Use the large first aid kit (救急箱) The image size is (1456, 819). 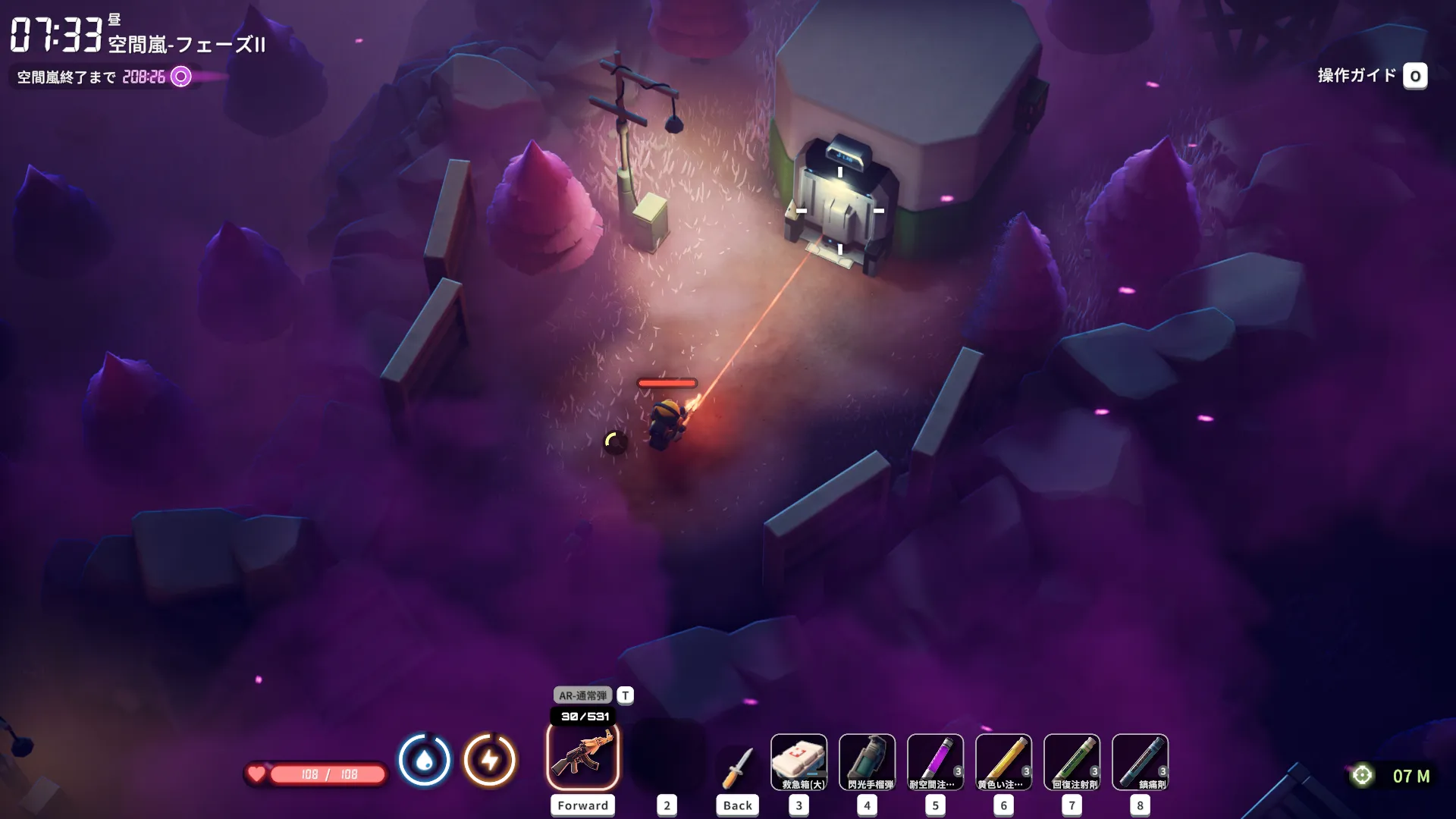tap(799, 762)
